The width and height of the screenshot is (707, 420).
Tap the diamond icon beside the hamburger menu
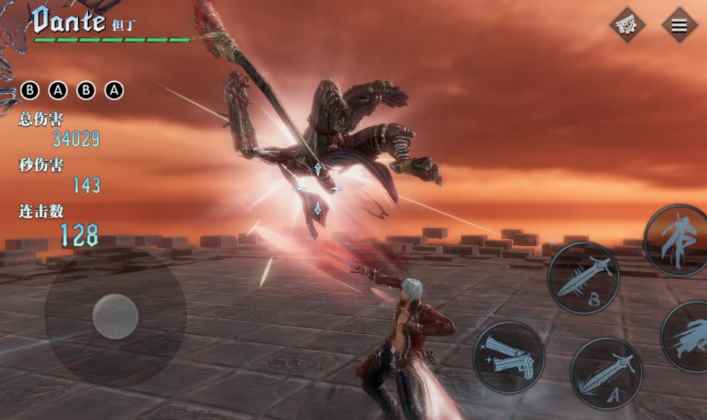pos(628,25)
